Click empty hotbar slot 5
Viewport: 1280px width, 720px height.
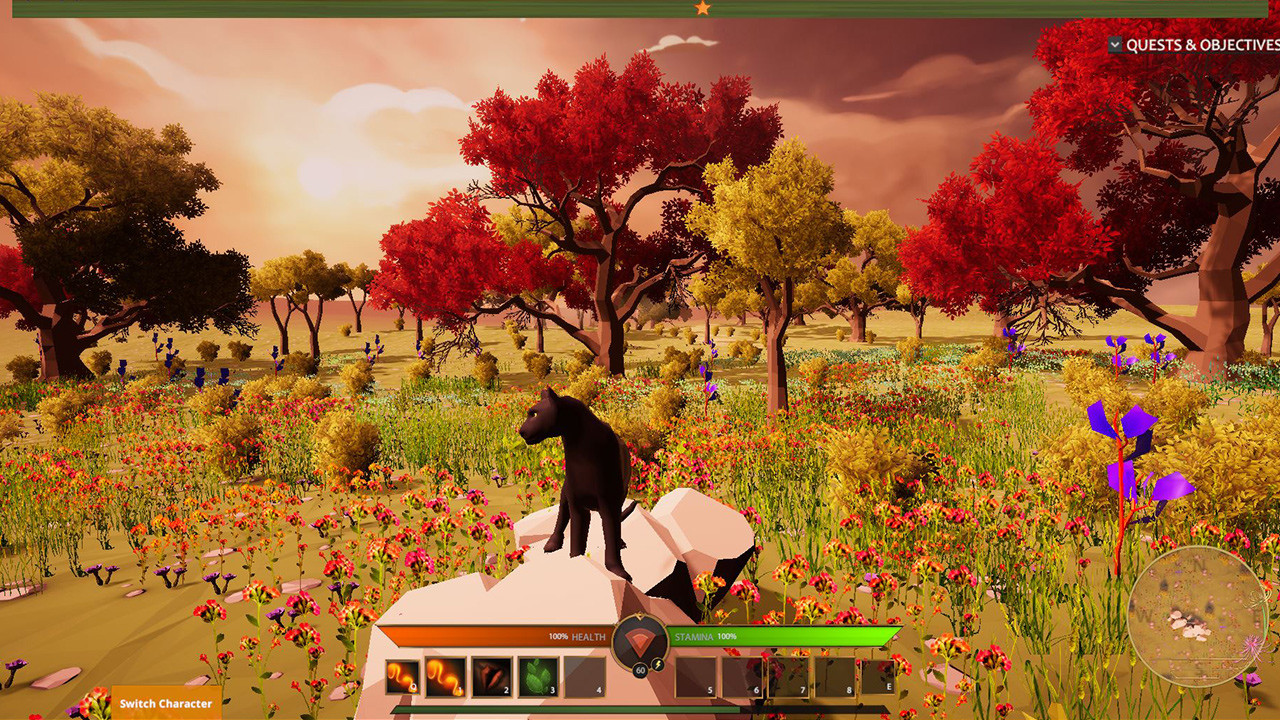(695, 677)
